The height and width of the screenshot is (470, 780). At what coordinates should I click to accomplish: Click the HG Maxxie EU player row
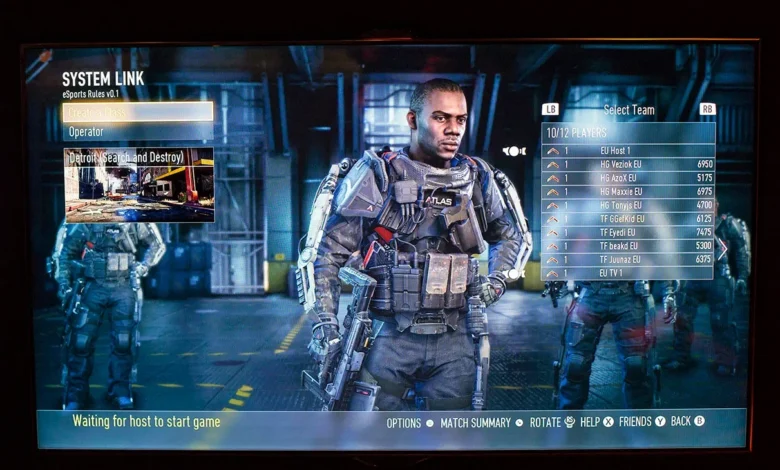tap(628, 191)
